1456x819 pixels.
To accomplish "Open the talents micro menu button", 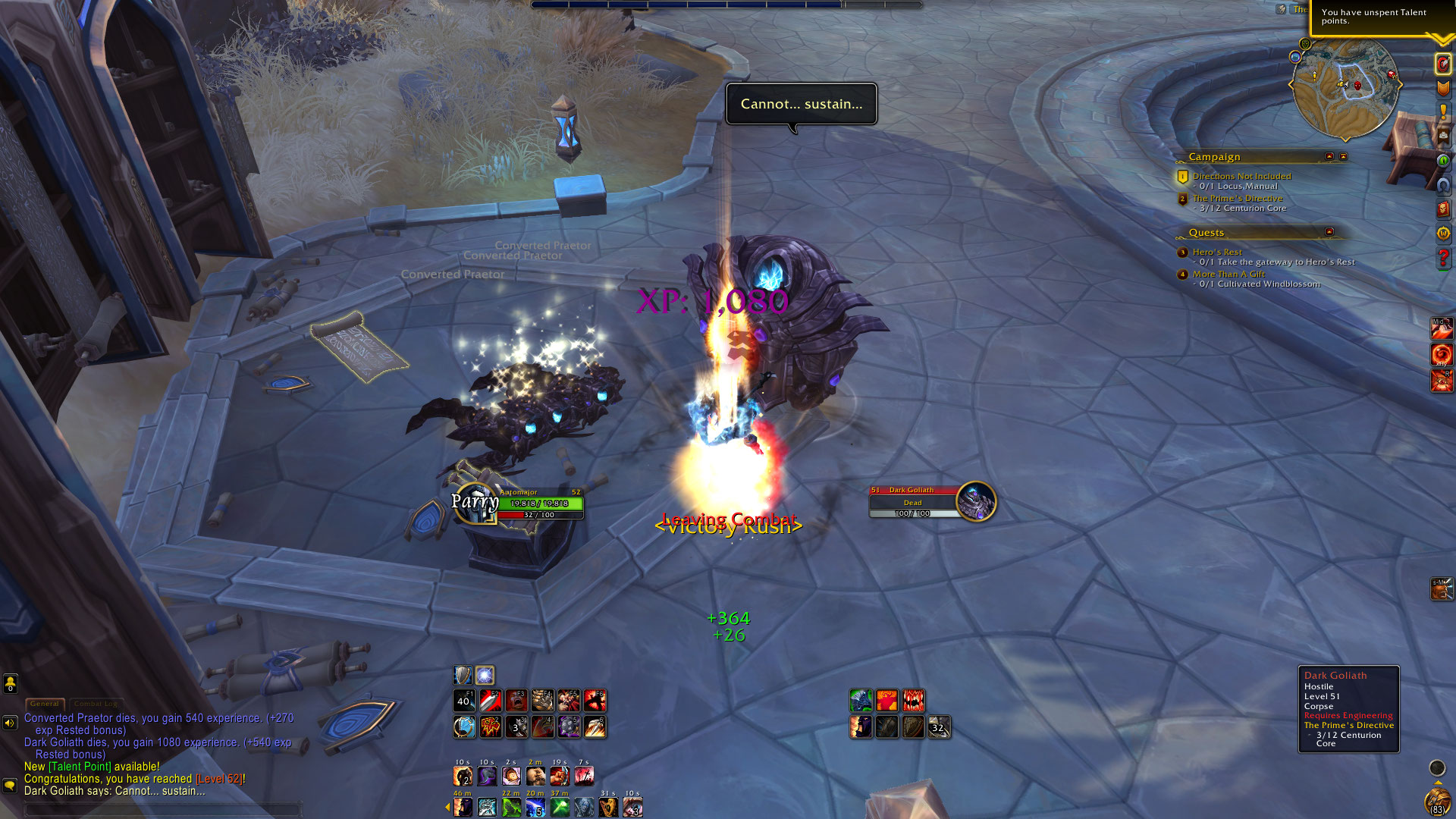I will click(1443, 64).
